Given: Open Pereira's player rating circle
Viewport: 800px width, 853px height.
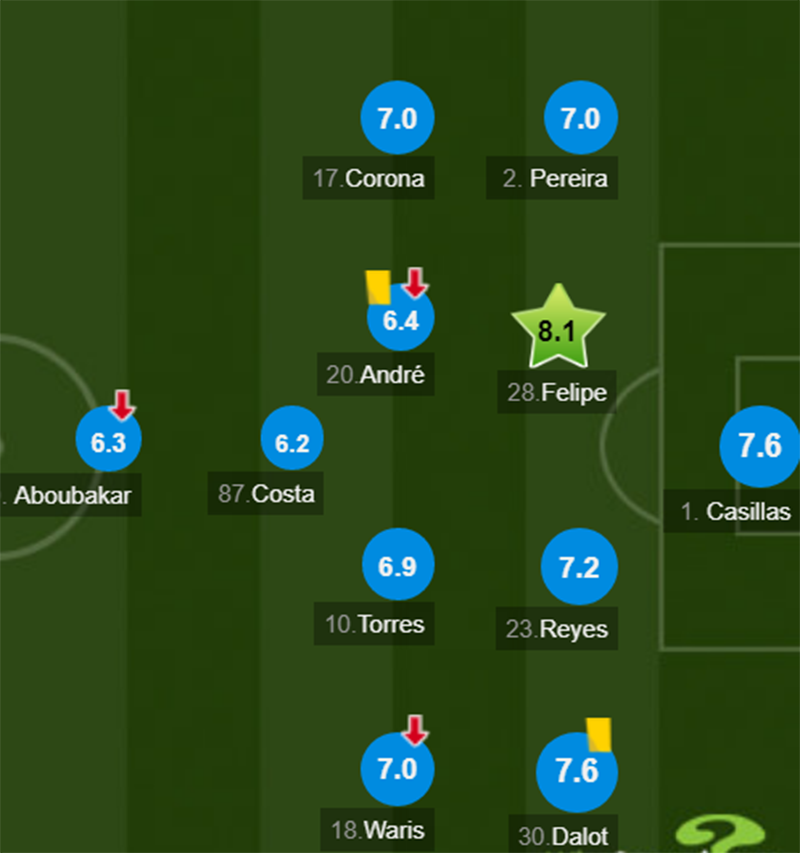Looking at the screenshot, I should pos(580,119).
